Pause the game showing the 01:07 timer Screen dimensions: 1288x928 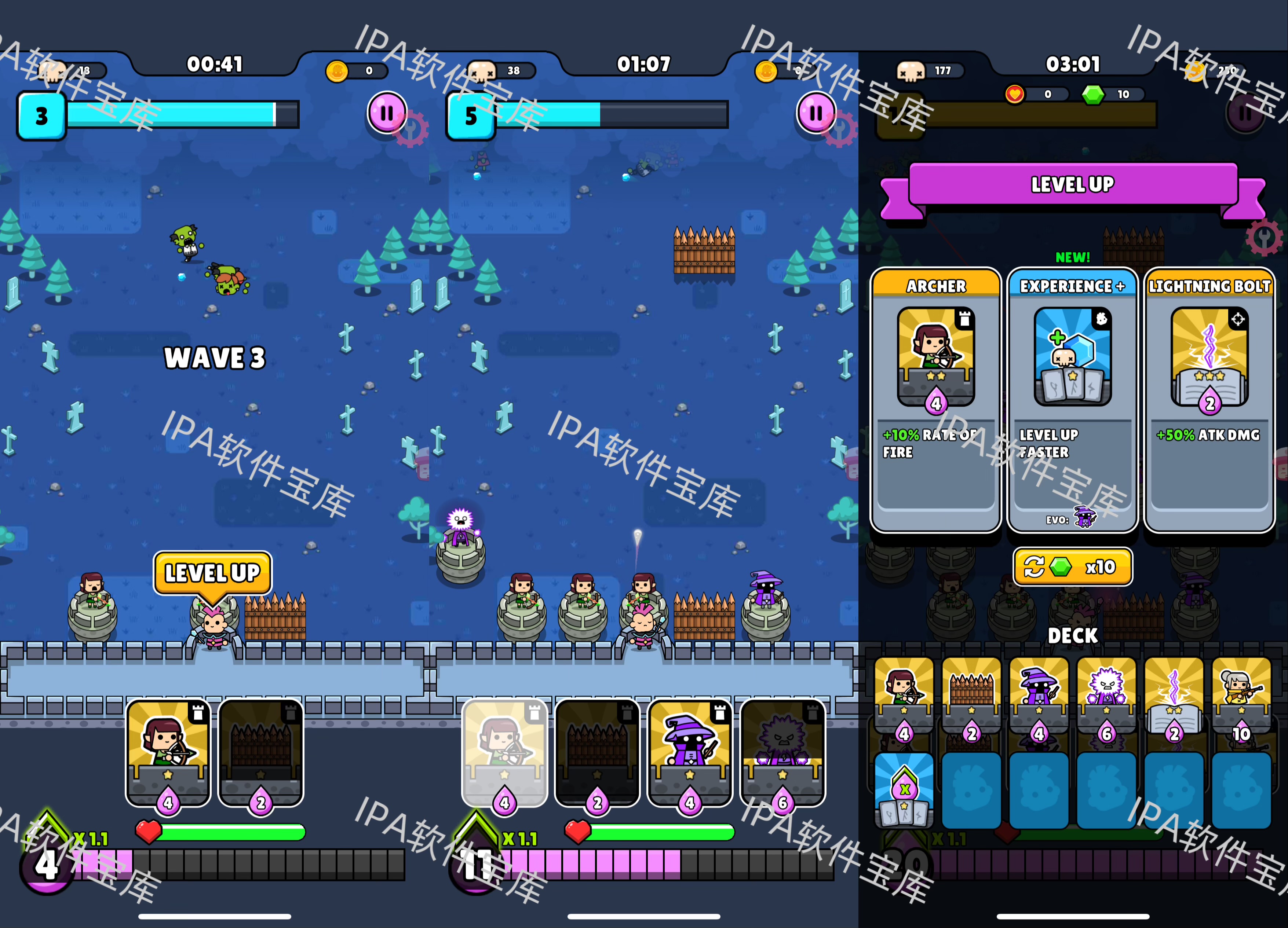(816, 113)
